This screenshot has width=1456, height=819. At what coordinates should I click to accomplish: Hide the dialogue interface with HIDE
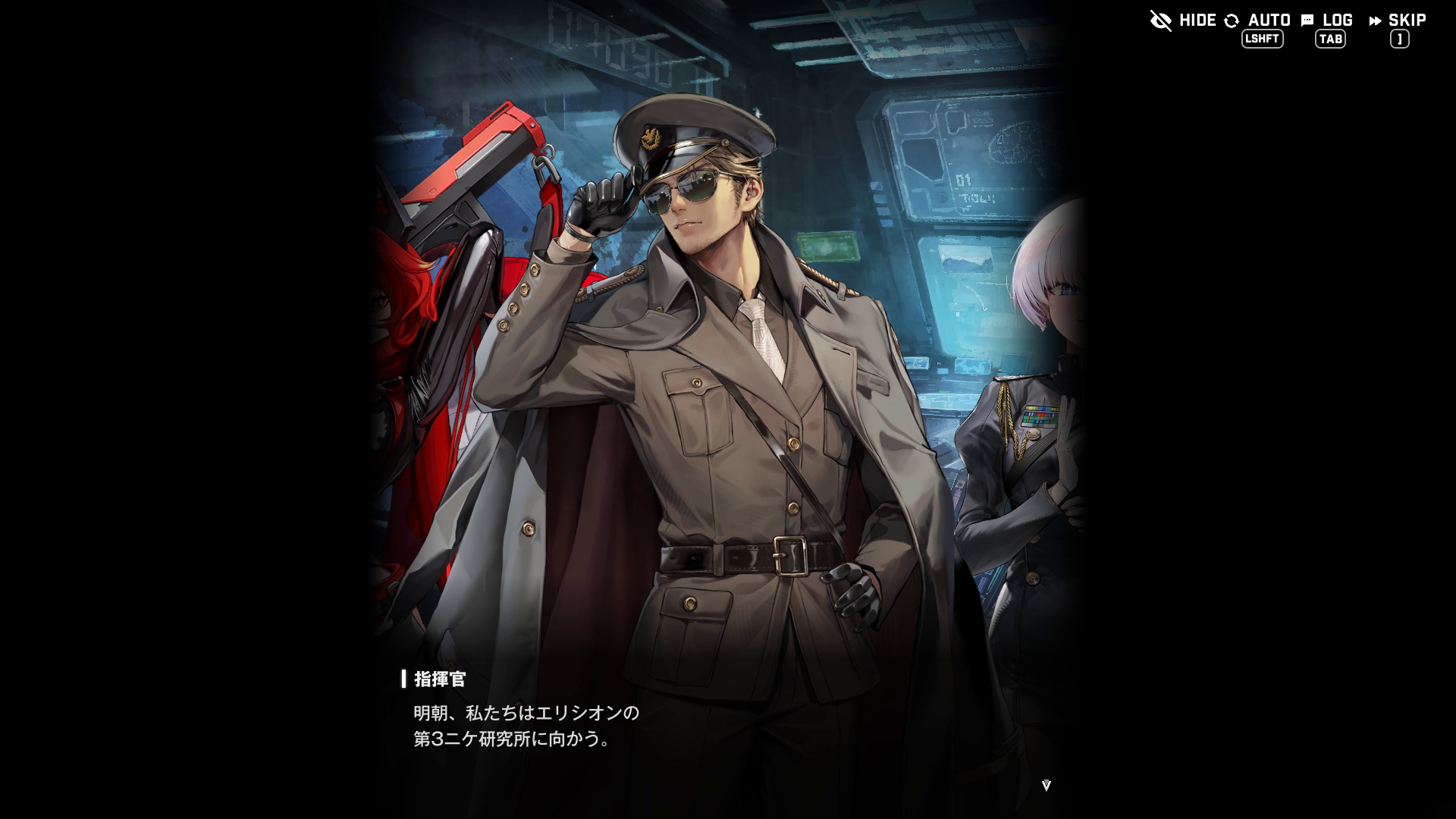coord(1183,20)
